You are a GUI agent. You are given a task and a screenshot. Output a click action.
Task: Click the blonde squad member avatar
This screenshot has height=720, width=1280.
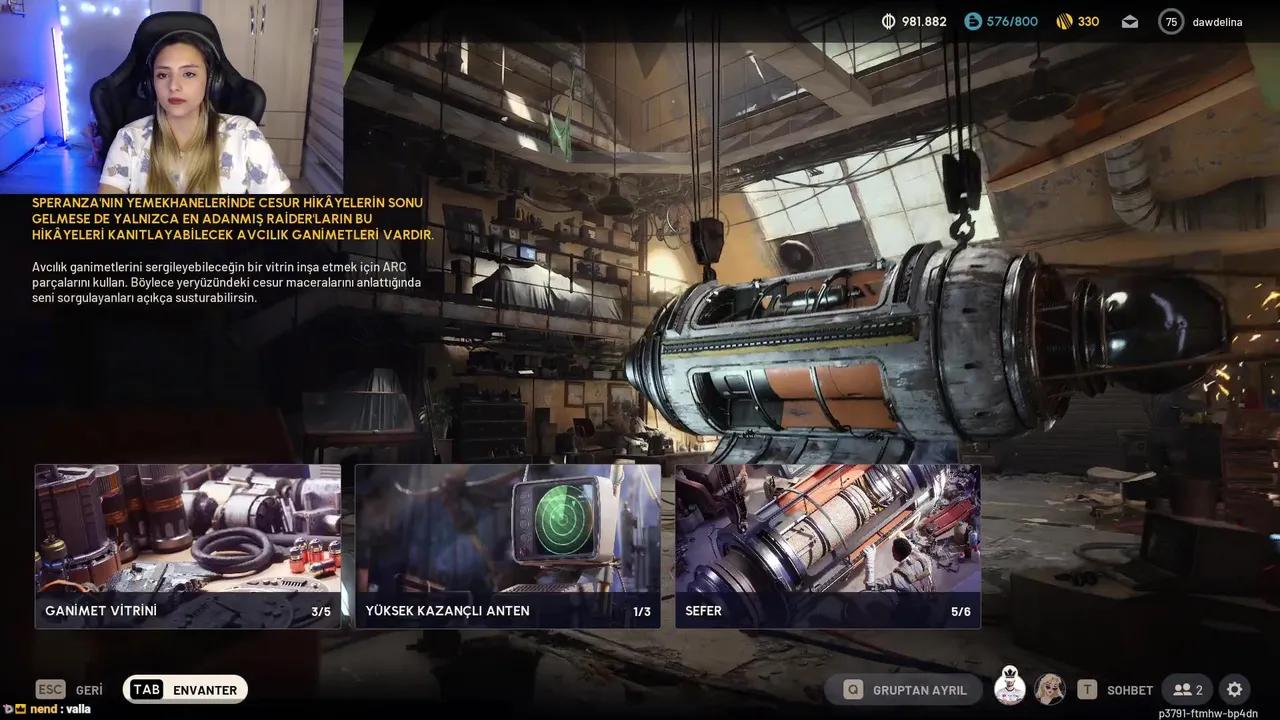(1050, 688)
